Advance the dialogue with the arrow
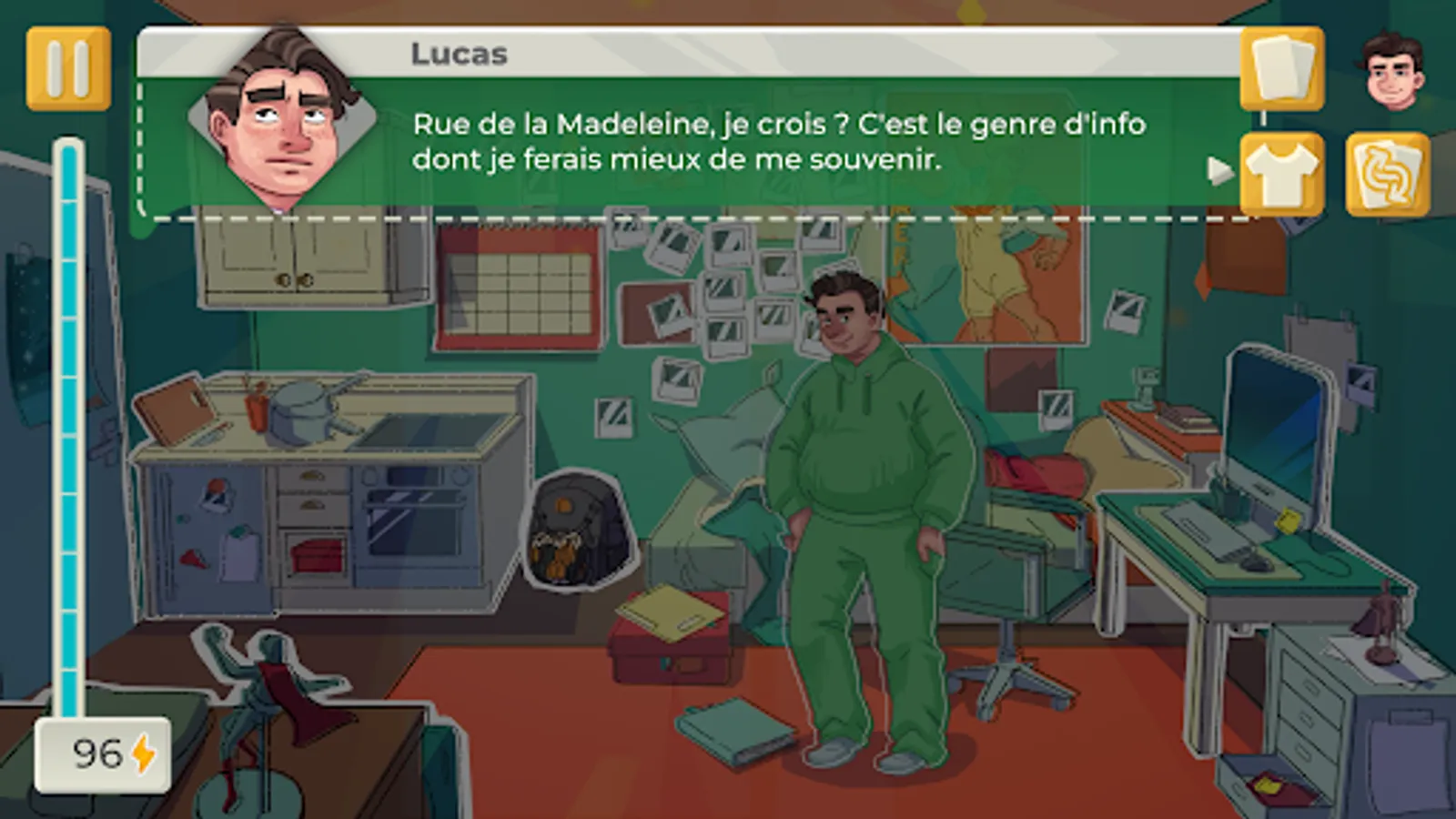The image size is (1456, 819). (x=1216, y=167)
